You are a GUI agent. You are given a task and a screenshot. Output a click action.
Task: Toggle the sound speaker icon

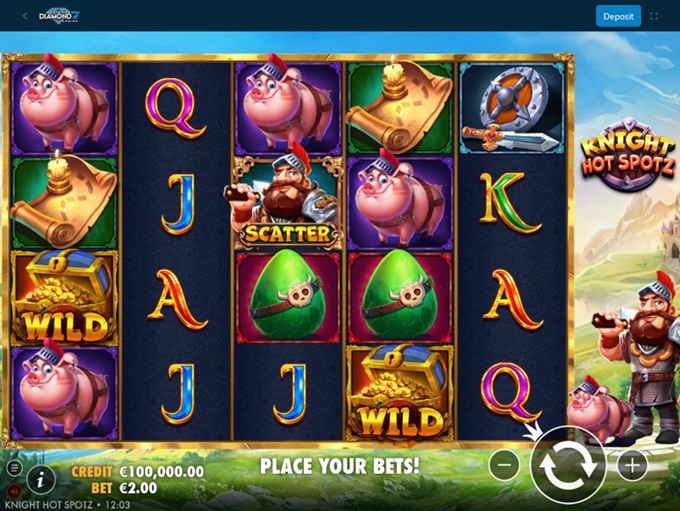[x=14, y=490]
